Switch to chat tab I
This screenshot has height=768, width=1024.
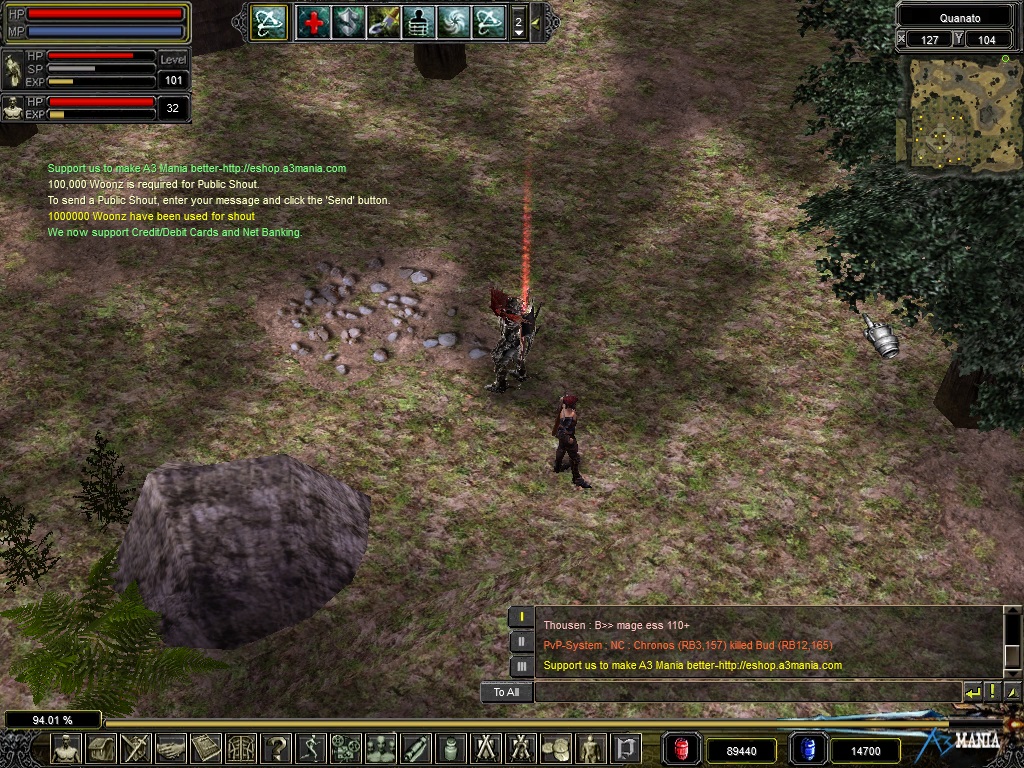tap(521, 618)
